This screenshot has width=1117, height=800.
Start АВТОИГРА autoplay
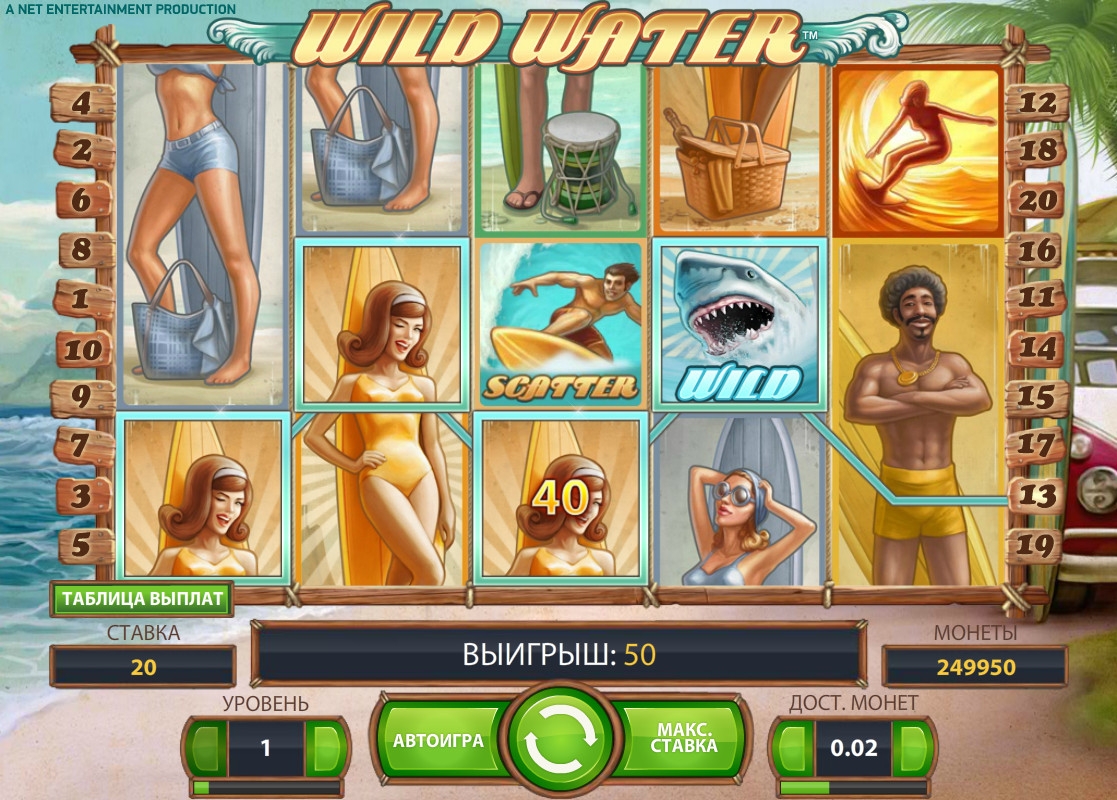click(438, 741)
